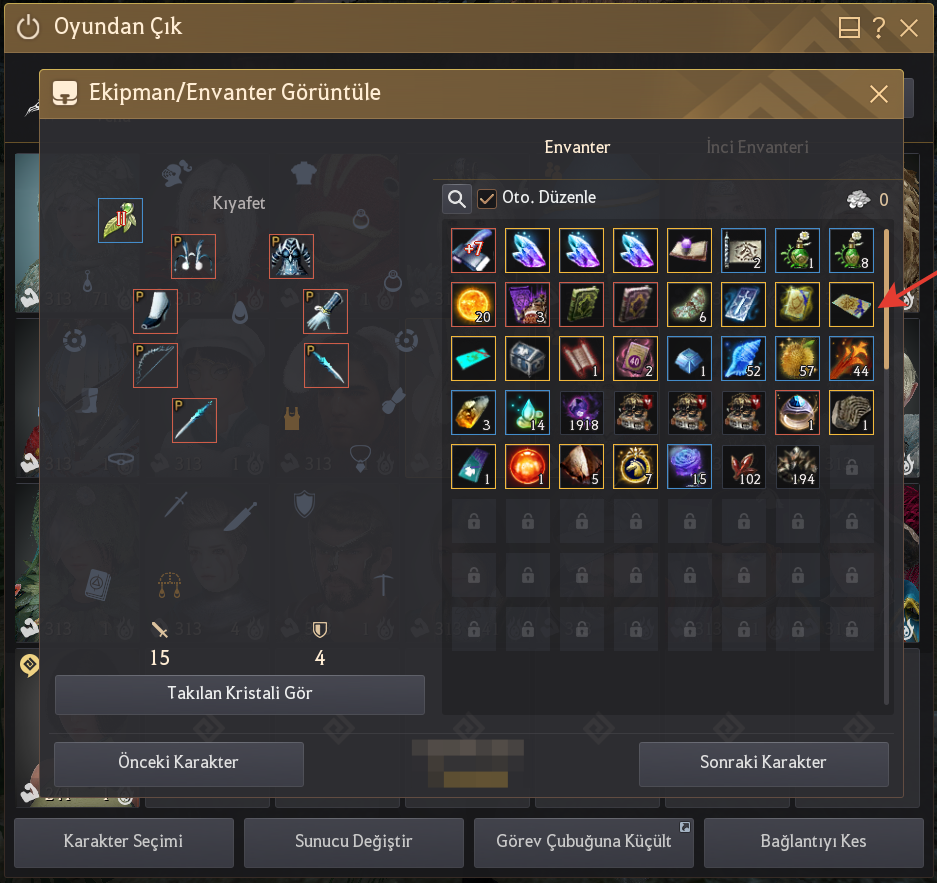Open the Envanter tab
The height and width of the screenshot is (883, 937).
coord(577,147)
